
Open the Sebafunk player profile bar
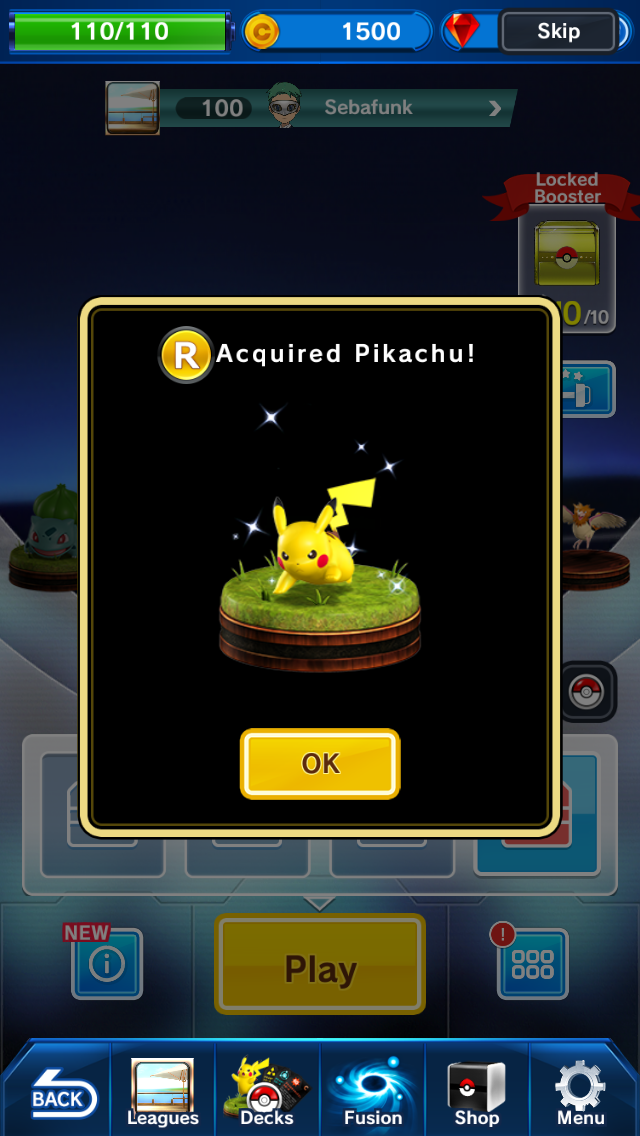(x=340, y=108)
